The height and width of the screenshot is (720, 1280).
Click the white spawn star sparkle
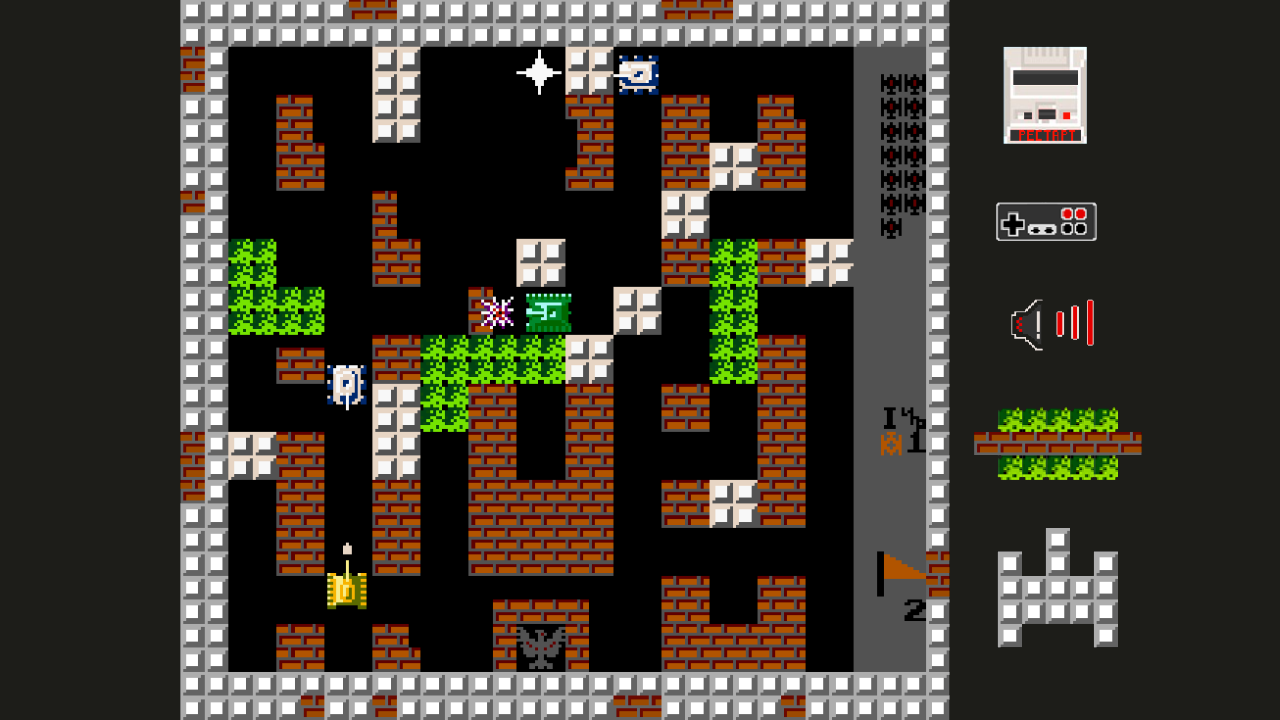click(x=537, y=71)
